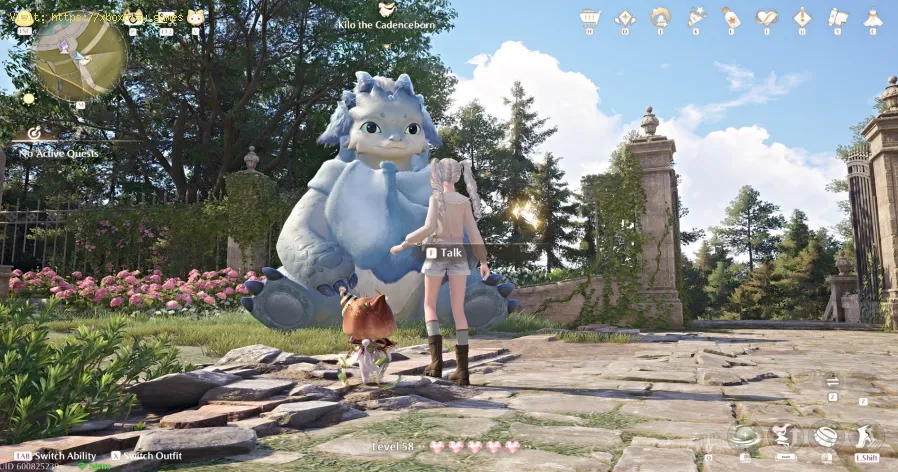
Task: Click the party popper events icon
Action: pyautogui.click(x=696, y=17)
